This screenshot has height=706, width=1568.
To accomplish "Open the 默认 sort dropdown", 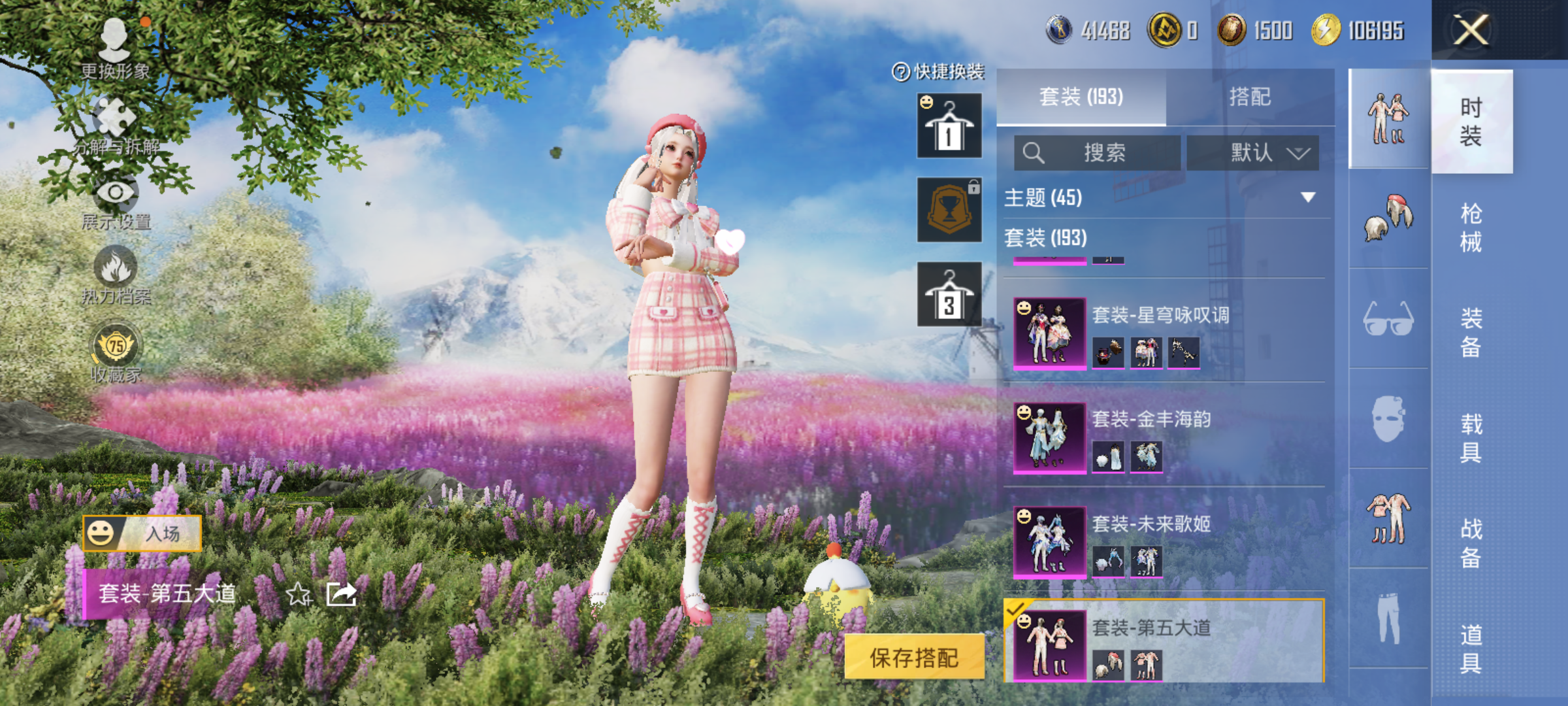I will click(x=1252, y=153).
